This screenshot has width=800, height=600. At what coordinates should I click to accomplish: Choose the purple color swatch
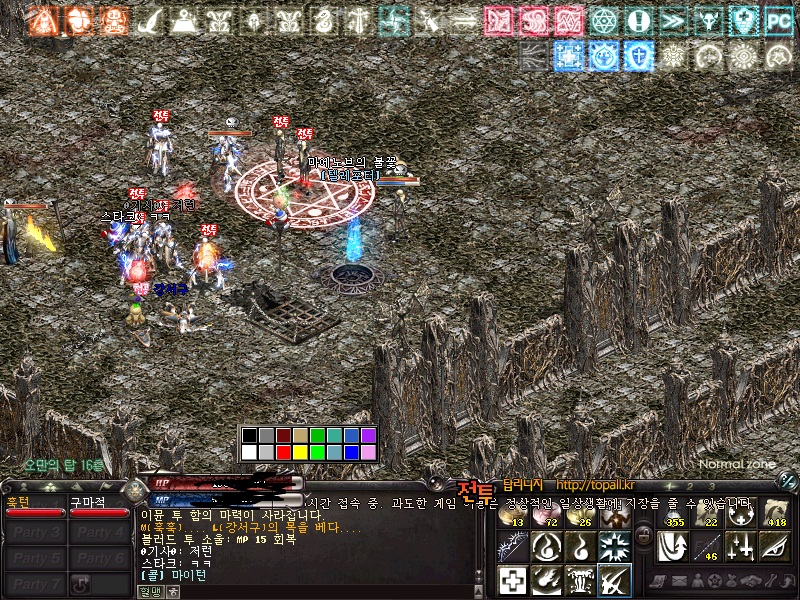[368, 435]
